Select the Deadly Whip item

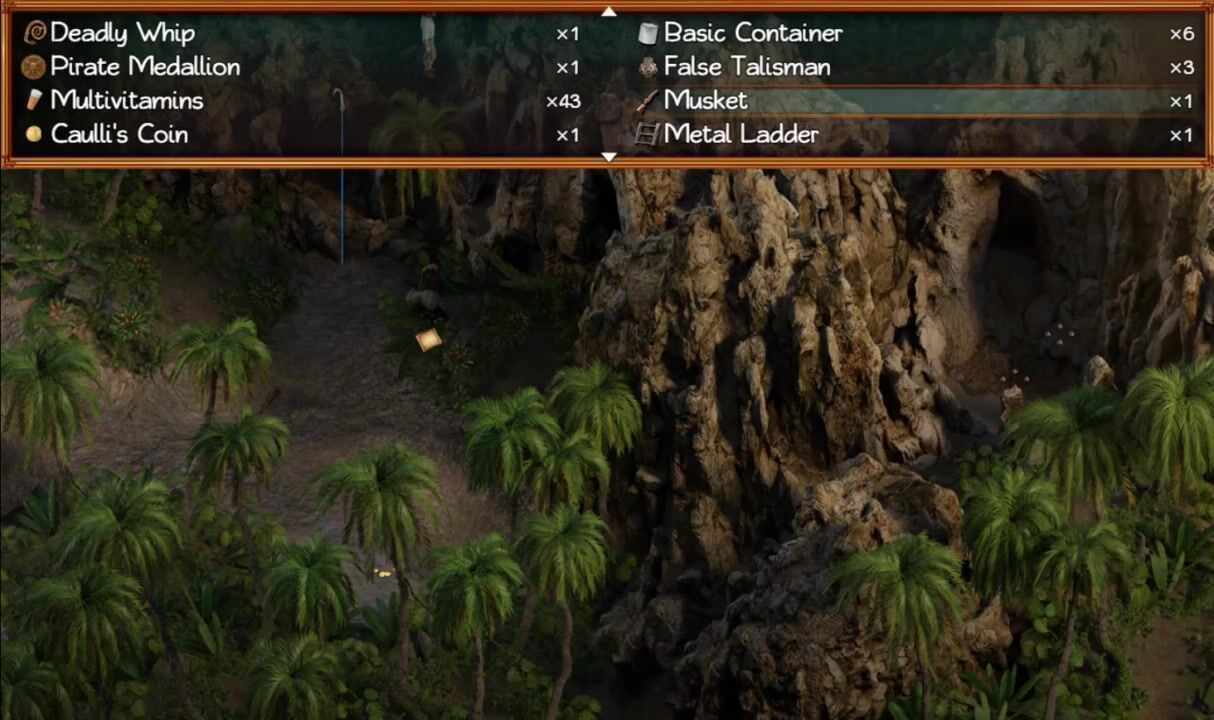(x=122, y=33)
